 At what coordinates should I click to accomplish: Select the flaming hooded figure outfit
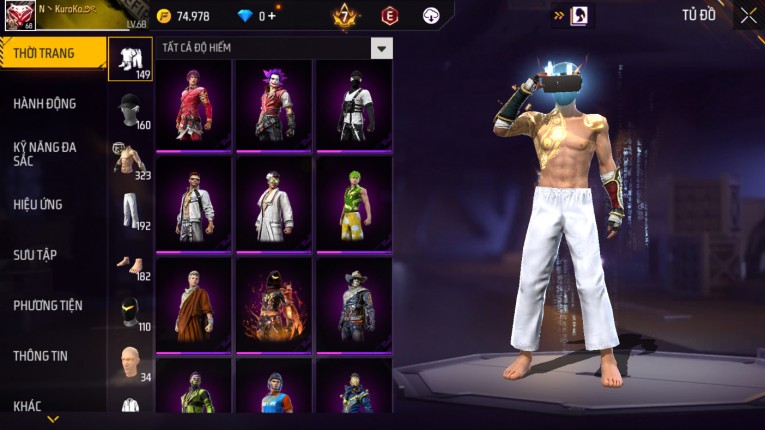274,303
